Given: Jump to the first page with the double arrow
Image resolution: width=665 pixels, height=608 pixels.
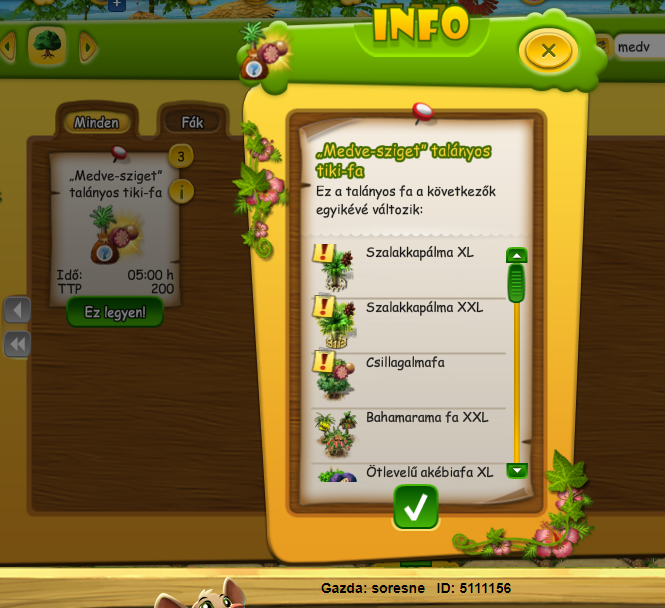Looking at the screenshot, I should (17, 344).
